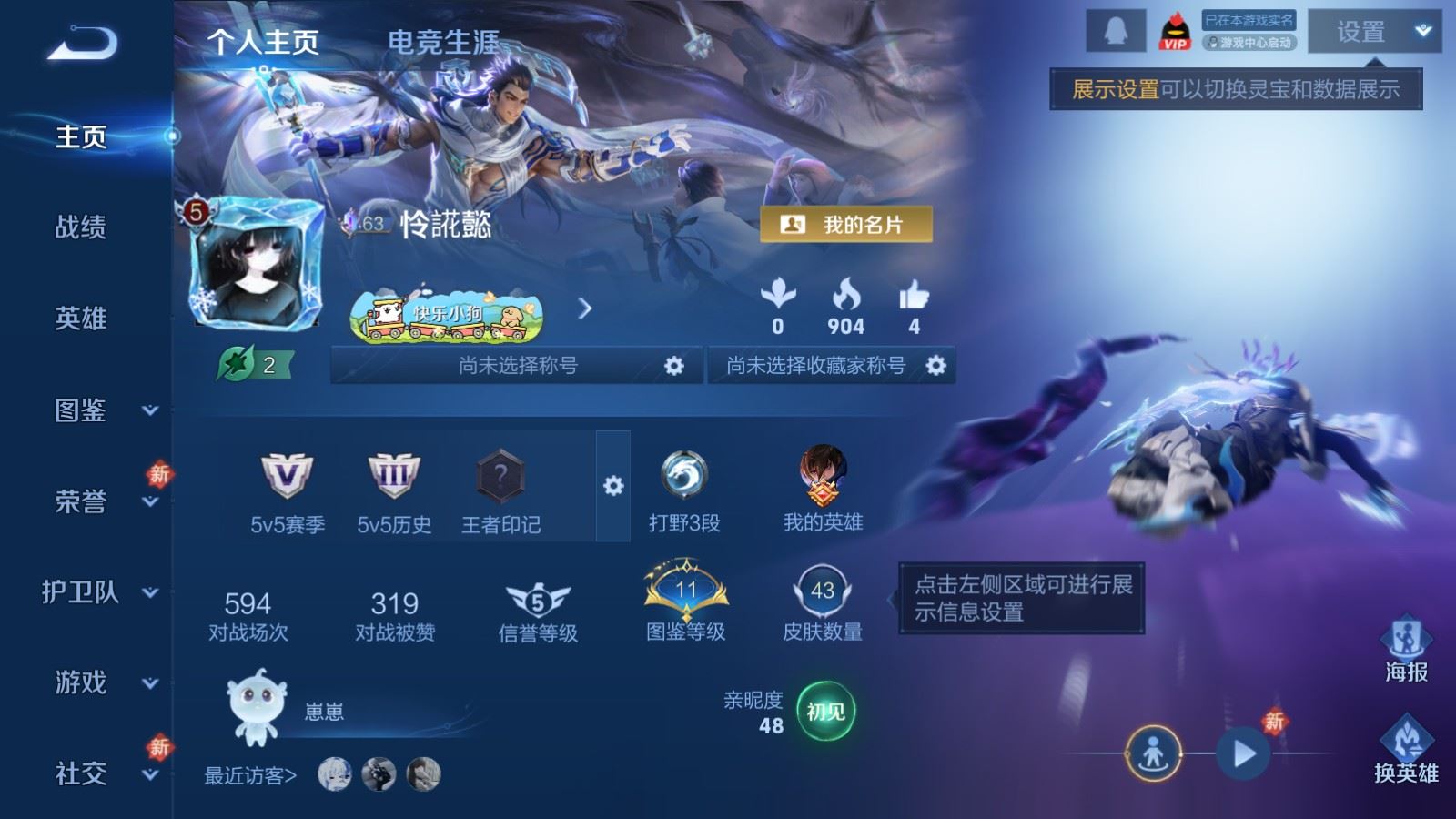
Task: Set collector title via 尚未选择收藏家称号
Action: [x=935, y=366]
